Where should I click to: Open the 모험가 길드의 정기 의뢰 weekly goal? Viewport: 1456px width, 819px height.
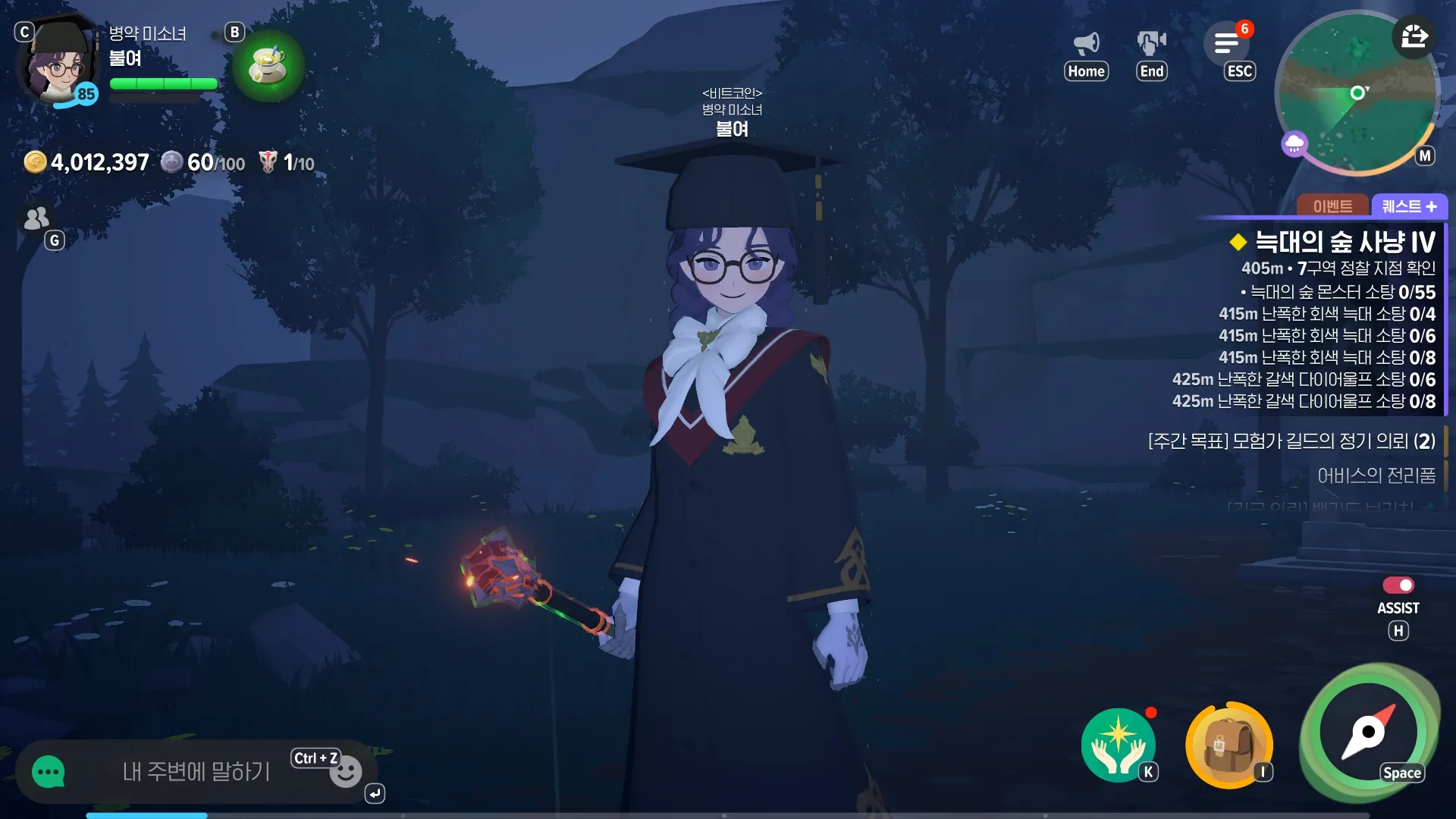(x=1291, y=441)
